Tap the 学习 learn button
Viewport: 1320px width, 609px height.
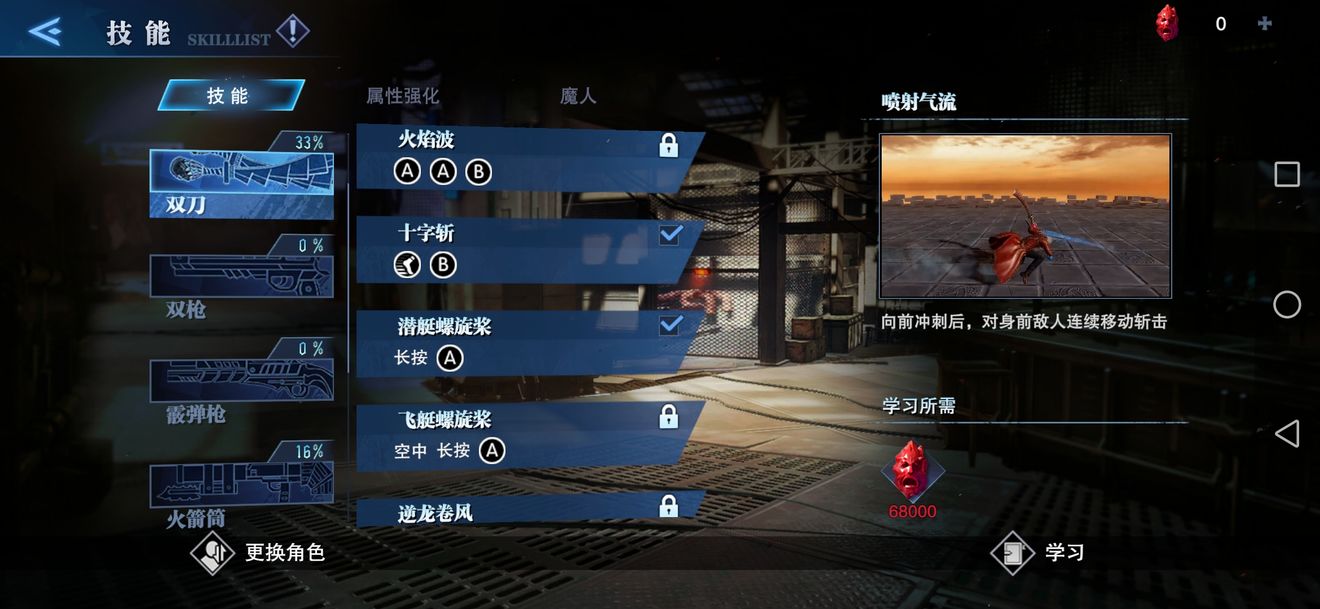1038,553
